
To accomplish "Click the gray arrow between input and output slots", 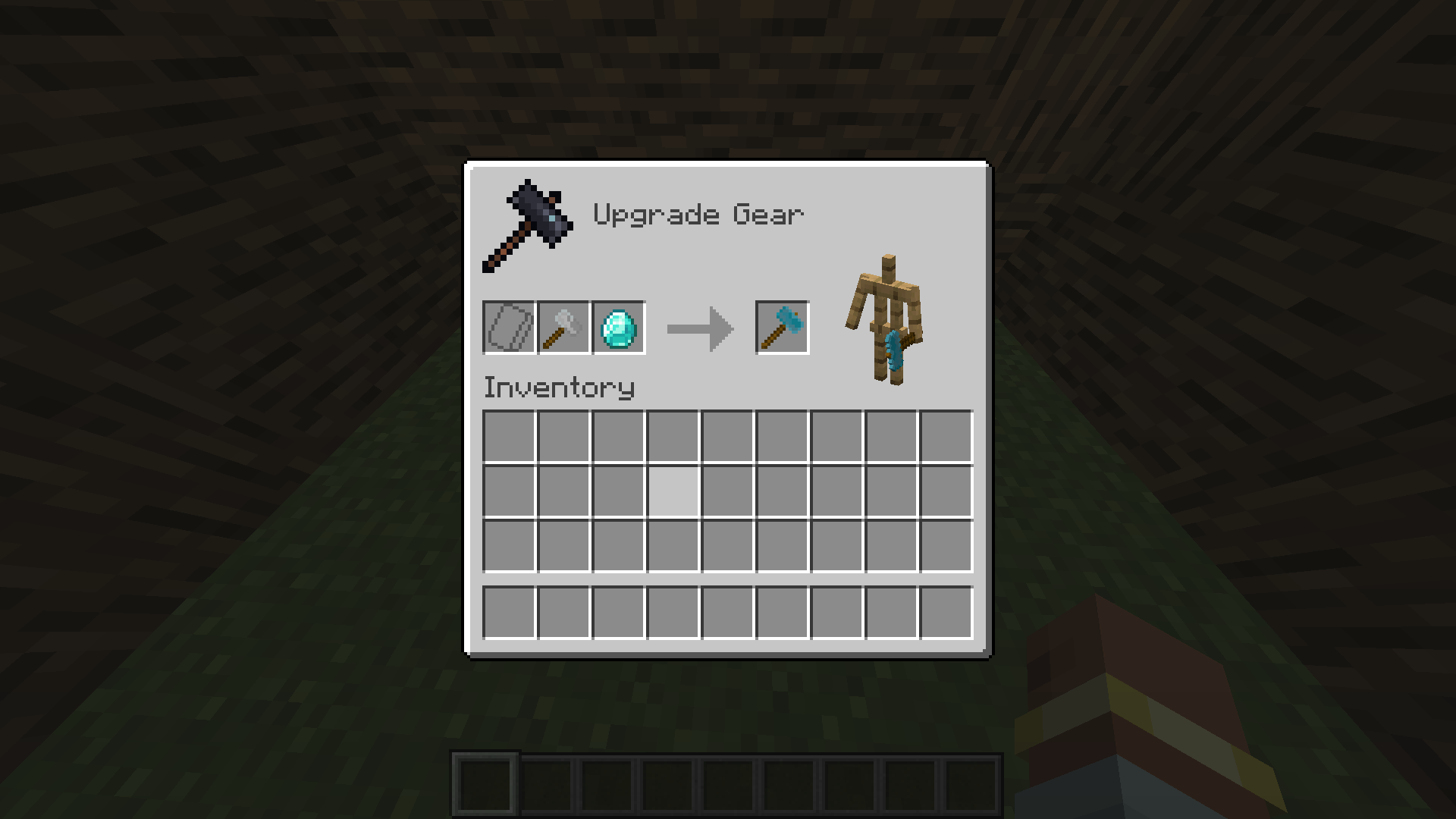I will 699,328.
